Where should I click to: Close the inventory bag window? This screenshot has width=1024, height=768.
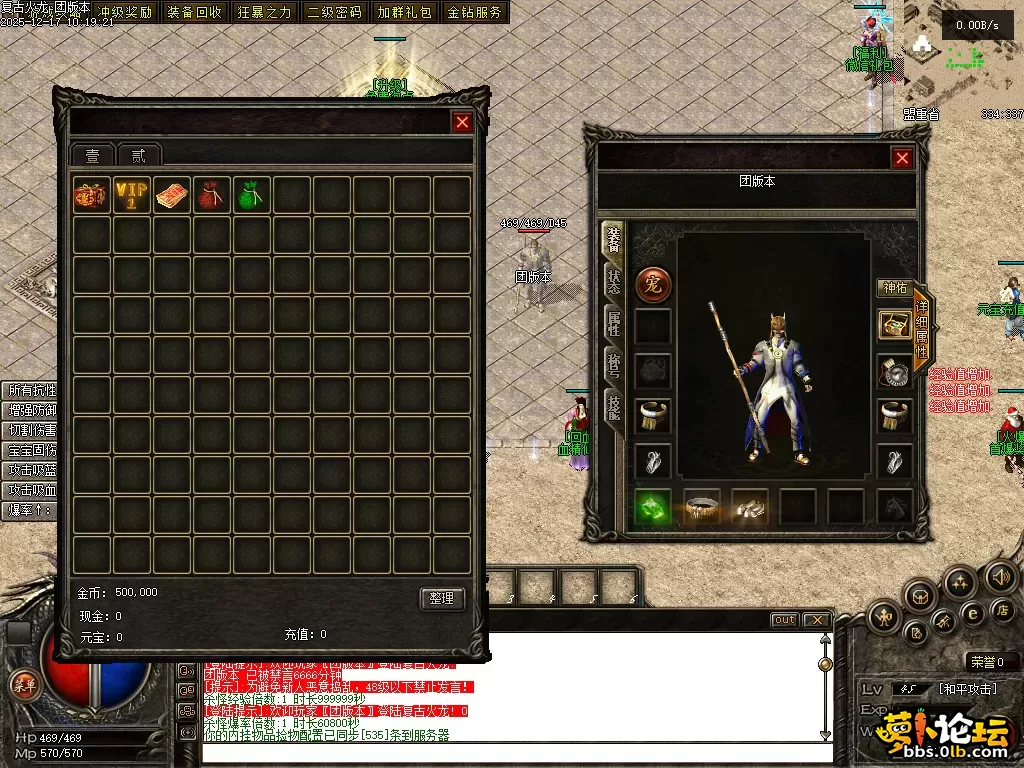click(x=462, y=122)
